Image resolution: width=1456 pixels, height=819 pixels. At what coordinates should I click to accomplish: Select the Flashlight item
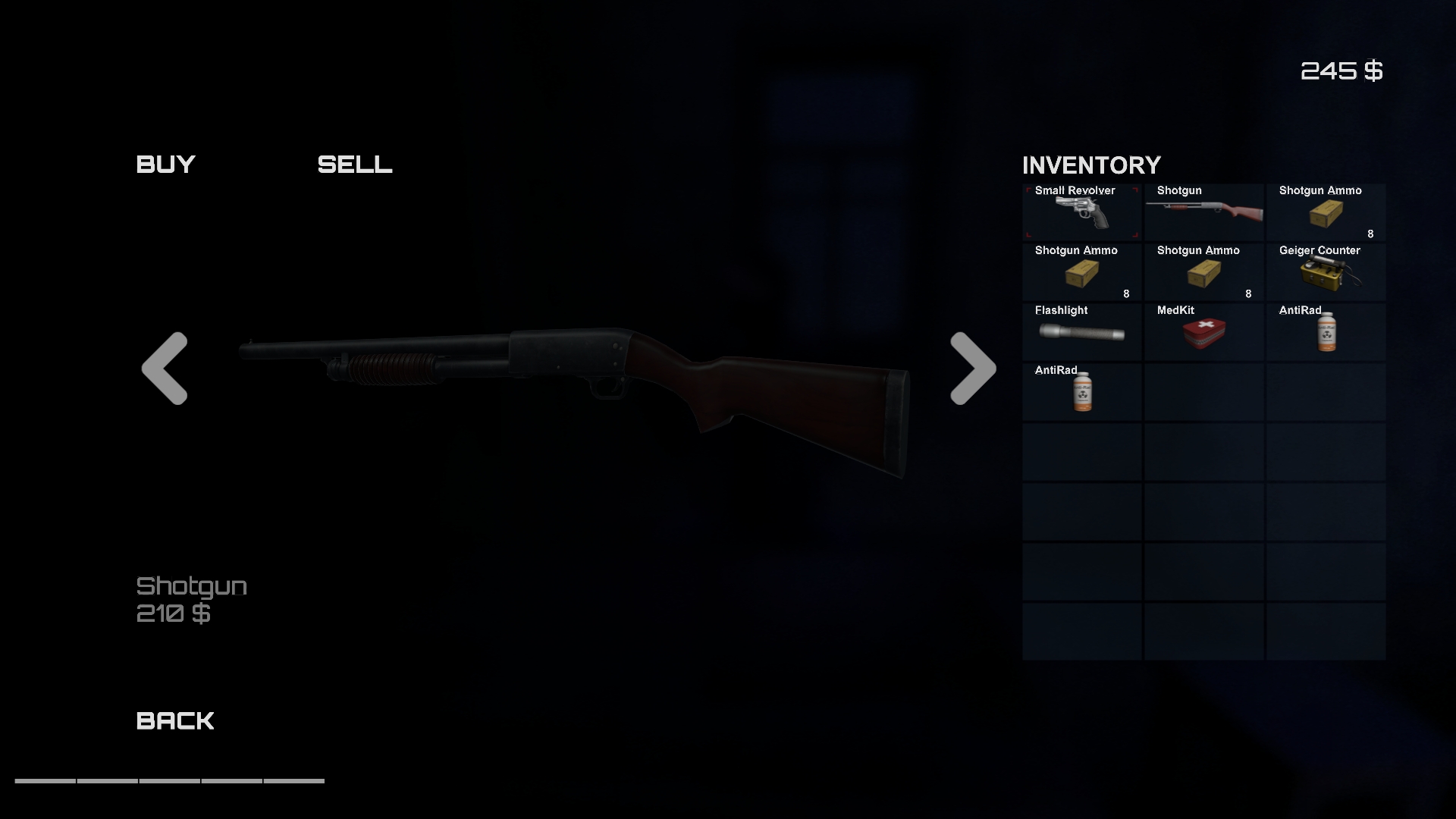coord(1081,331)
